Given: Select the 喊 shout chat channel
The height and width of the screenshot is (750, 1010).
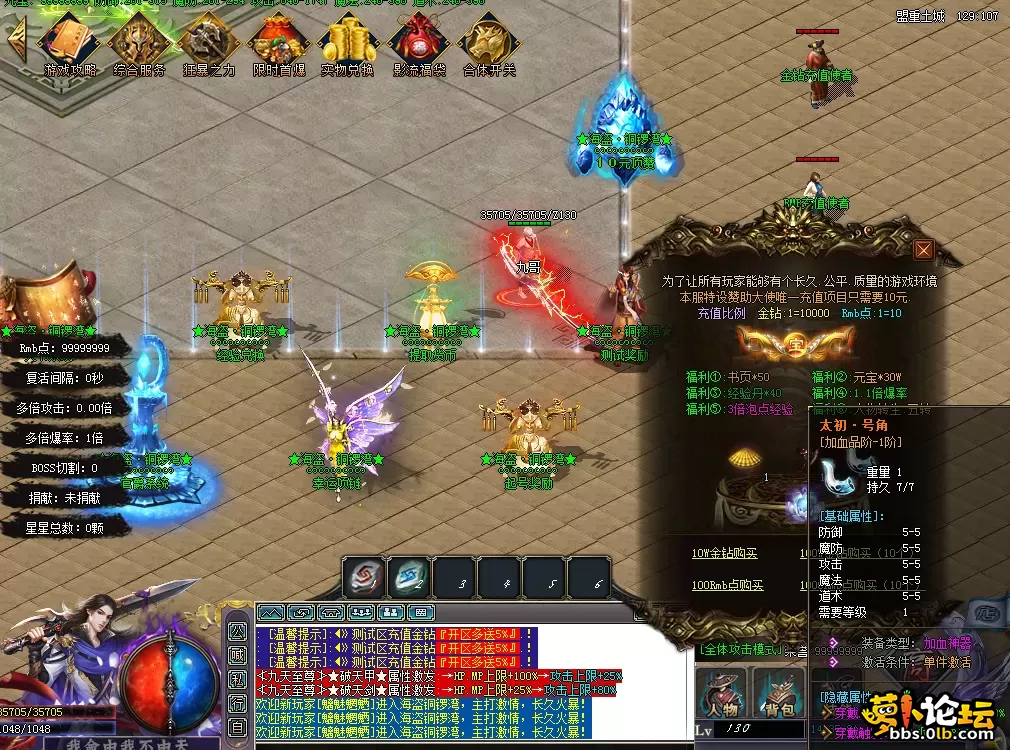Looking at the screenshot, I should [237, 655].
